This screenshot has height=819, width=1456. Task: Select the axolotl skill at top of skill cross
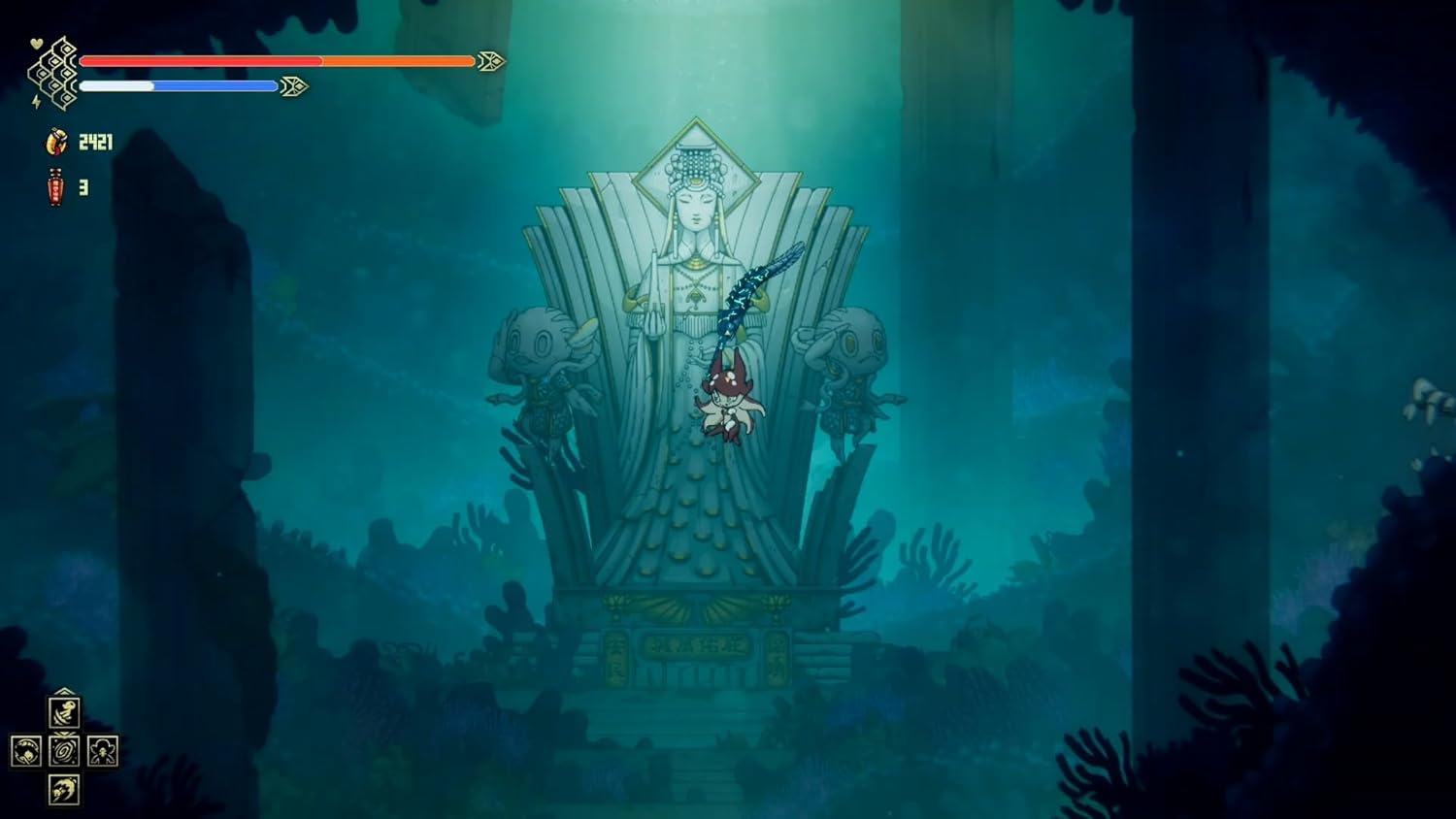pos(64,713)
